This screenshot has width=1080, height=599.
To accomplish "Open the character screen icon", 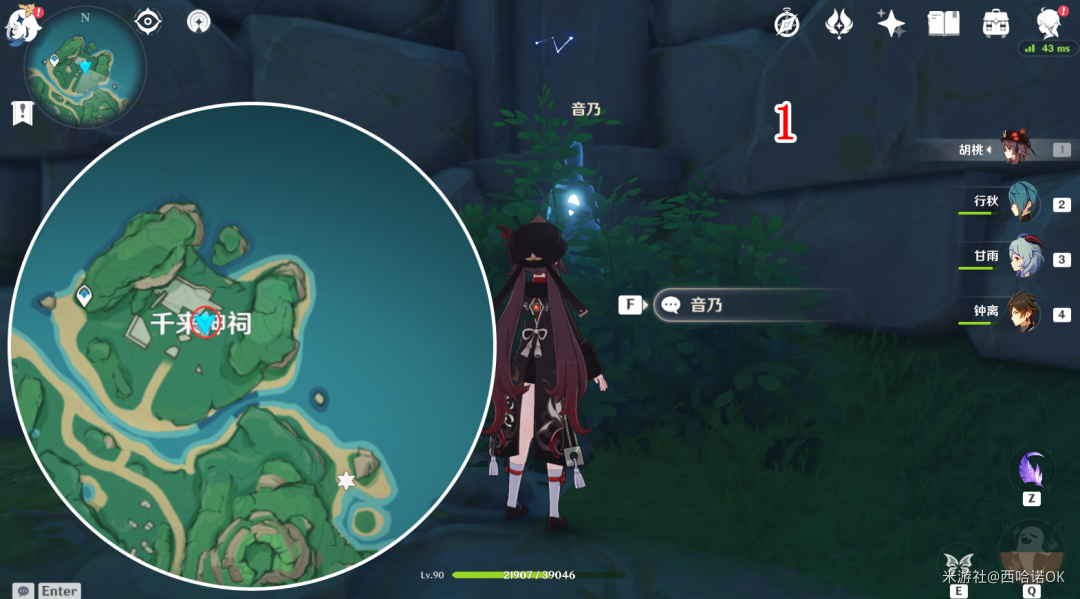I will coord(1048,22).
